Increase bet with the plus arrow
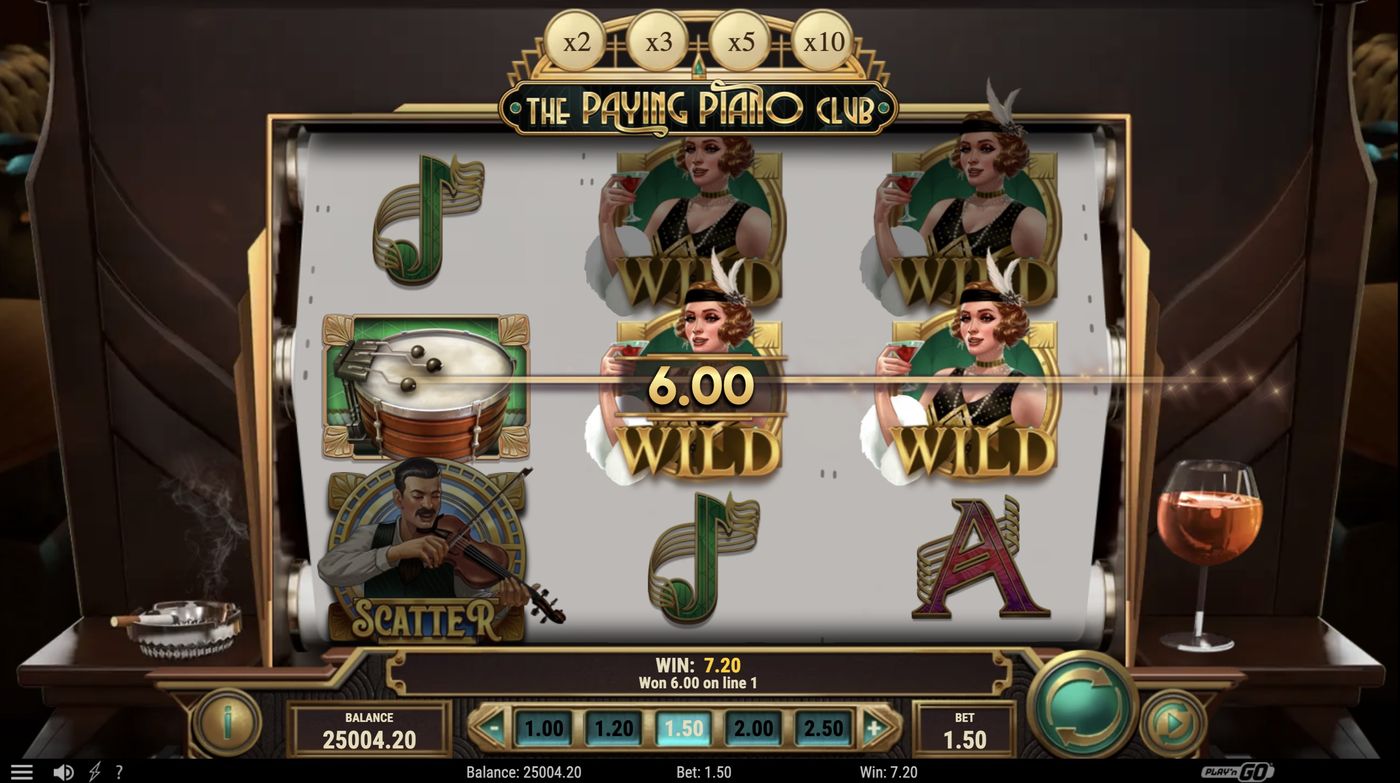Viewport: 1400px width, 783px height. [x=875, y=727]
